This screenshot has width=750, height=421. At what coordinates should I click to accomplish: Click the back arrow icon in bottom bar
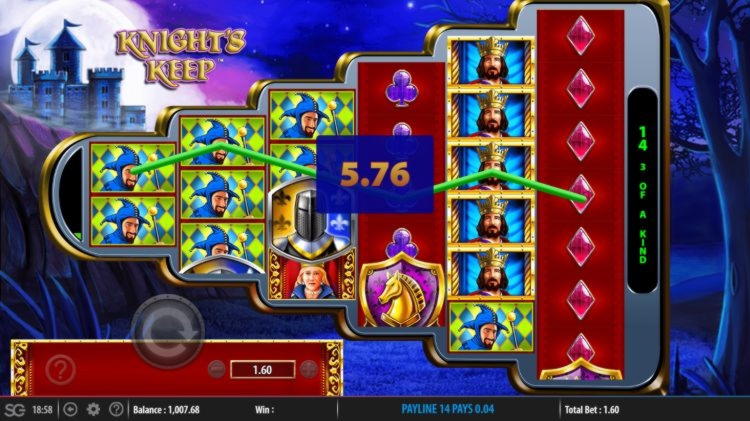pos(70,409)
